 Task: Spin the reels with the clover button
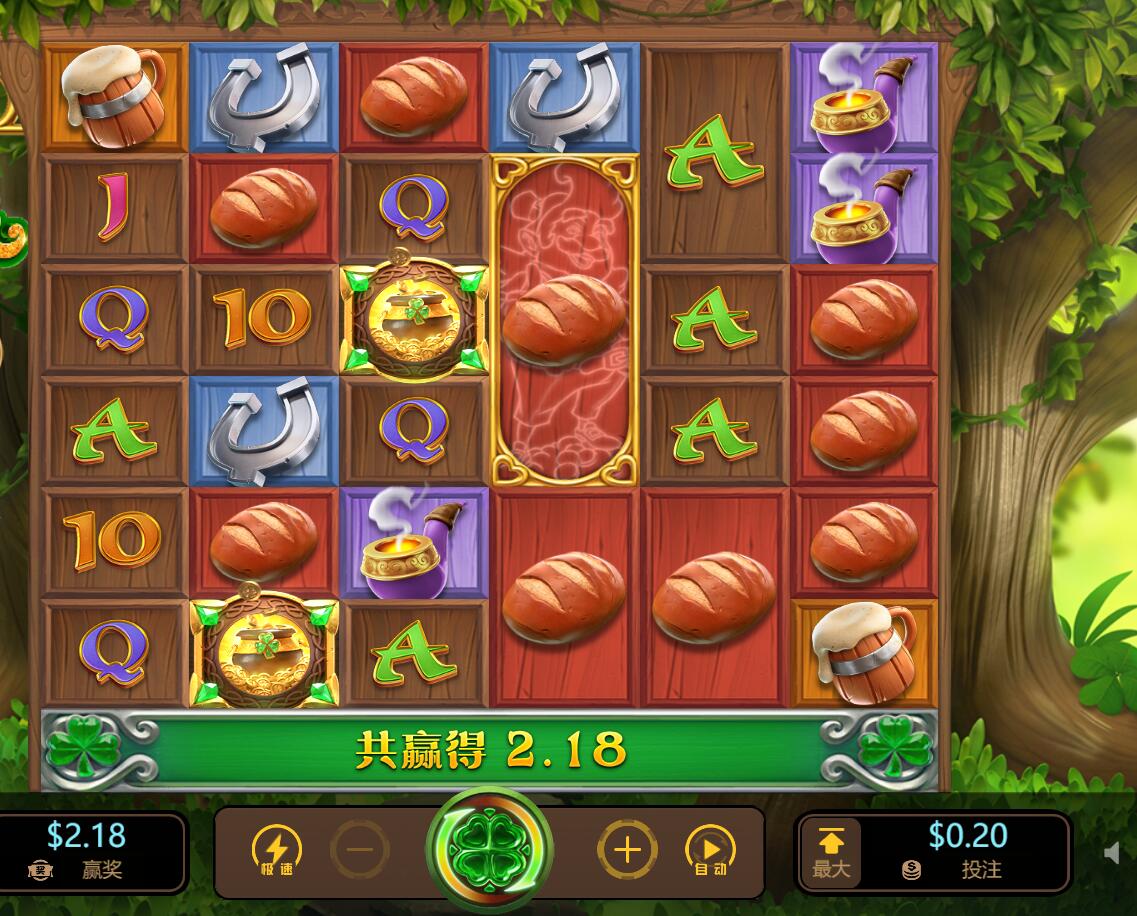(x=489, y=850)
